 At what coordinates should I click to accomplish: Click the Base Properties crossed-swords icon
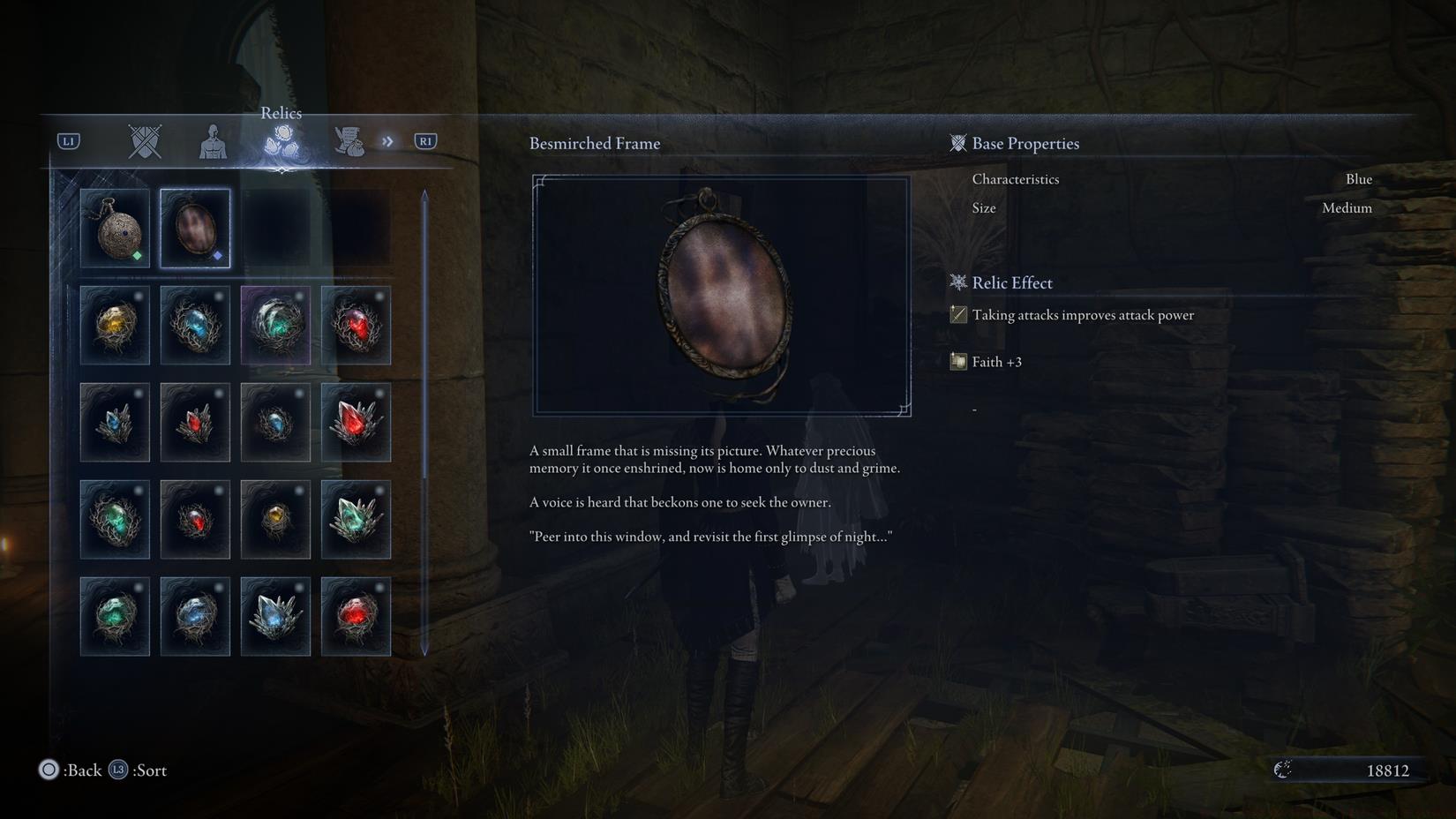coord(957,142)
